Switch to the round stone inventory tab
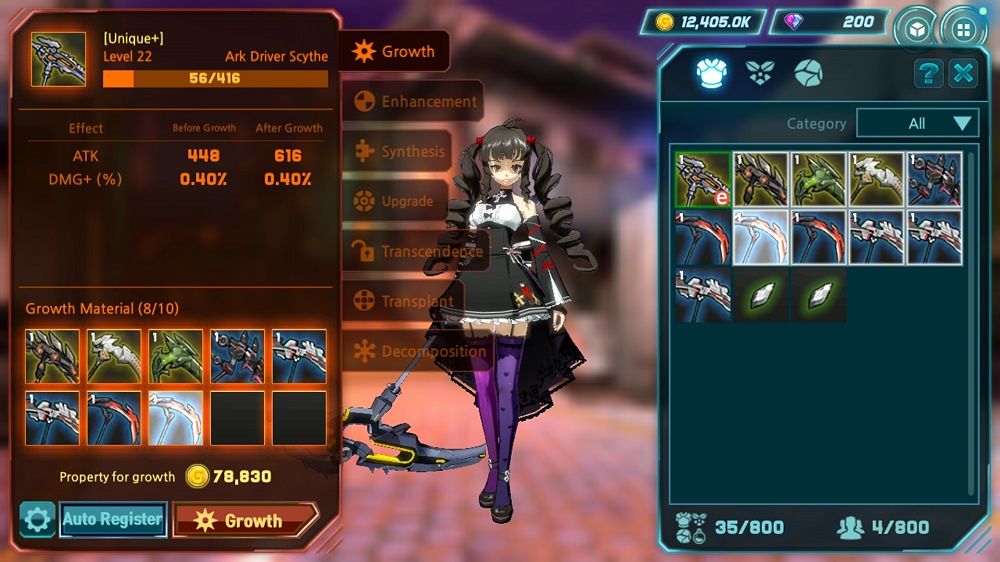The width and height of the screenshot is (1000, 562). point(808,73)
